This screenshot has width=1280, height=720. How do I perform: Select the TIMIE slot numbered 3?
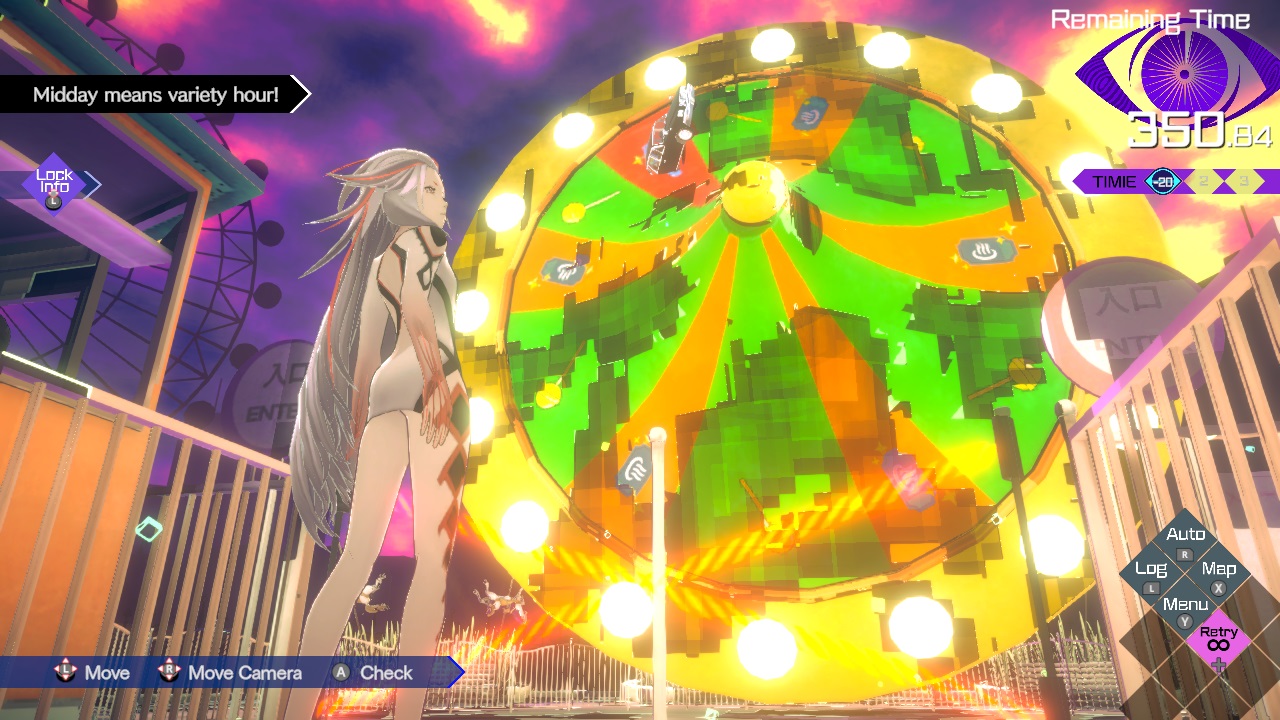pos(1243,180)
